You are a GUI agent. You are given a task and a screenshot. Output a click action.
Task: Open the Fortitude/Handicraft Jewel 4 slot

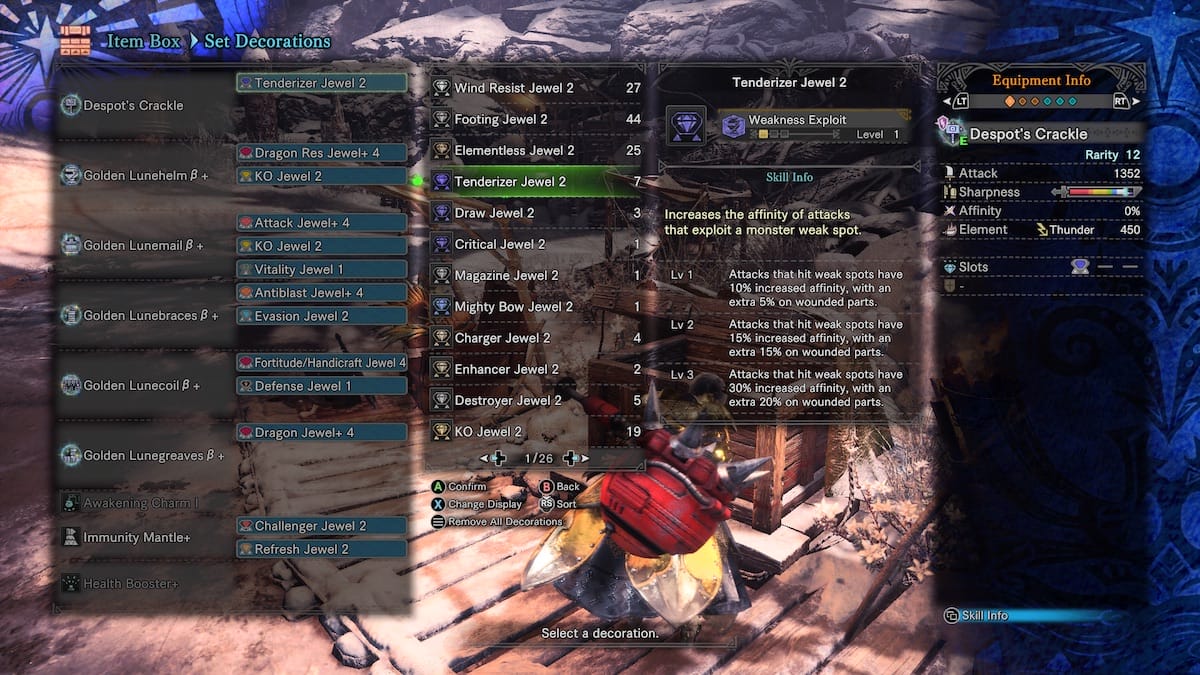[x=322, y=362]
